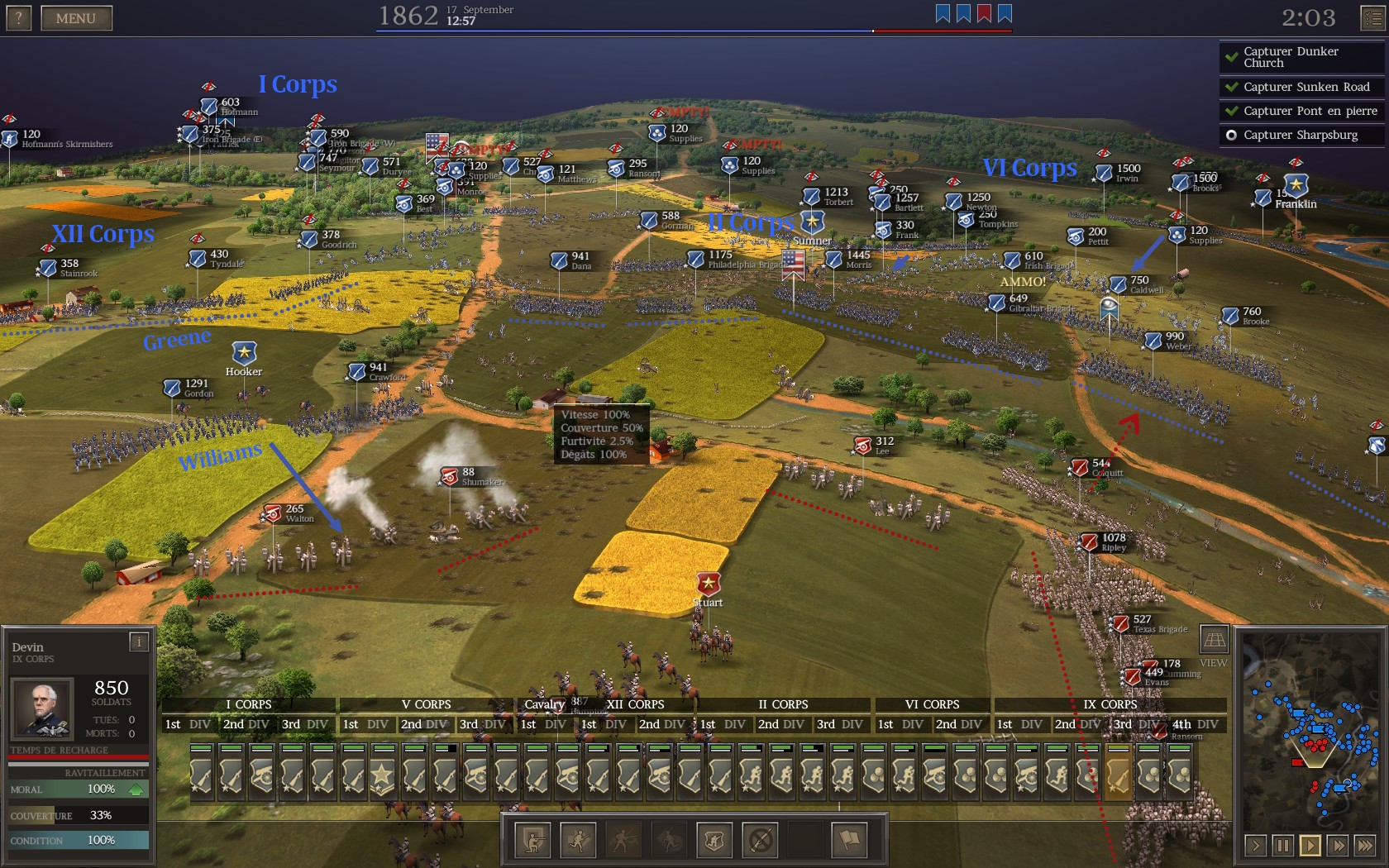Activate the running soldier command

pyautogui.click(x=578, y=841)
